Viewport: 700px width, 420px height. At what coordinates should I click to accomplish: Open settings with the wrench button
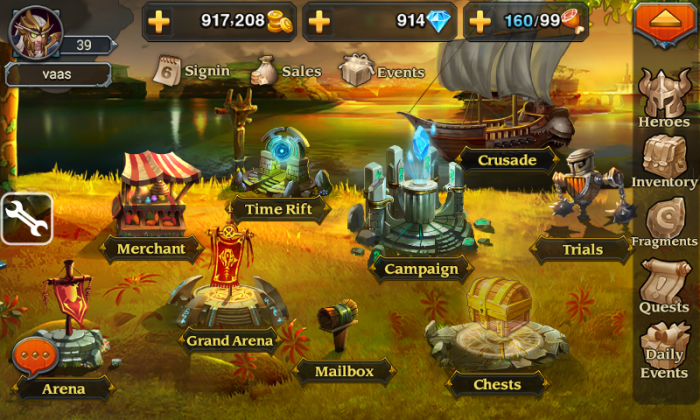click(x=26, y=218)
